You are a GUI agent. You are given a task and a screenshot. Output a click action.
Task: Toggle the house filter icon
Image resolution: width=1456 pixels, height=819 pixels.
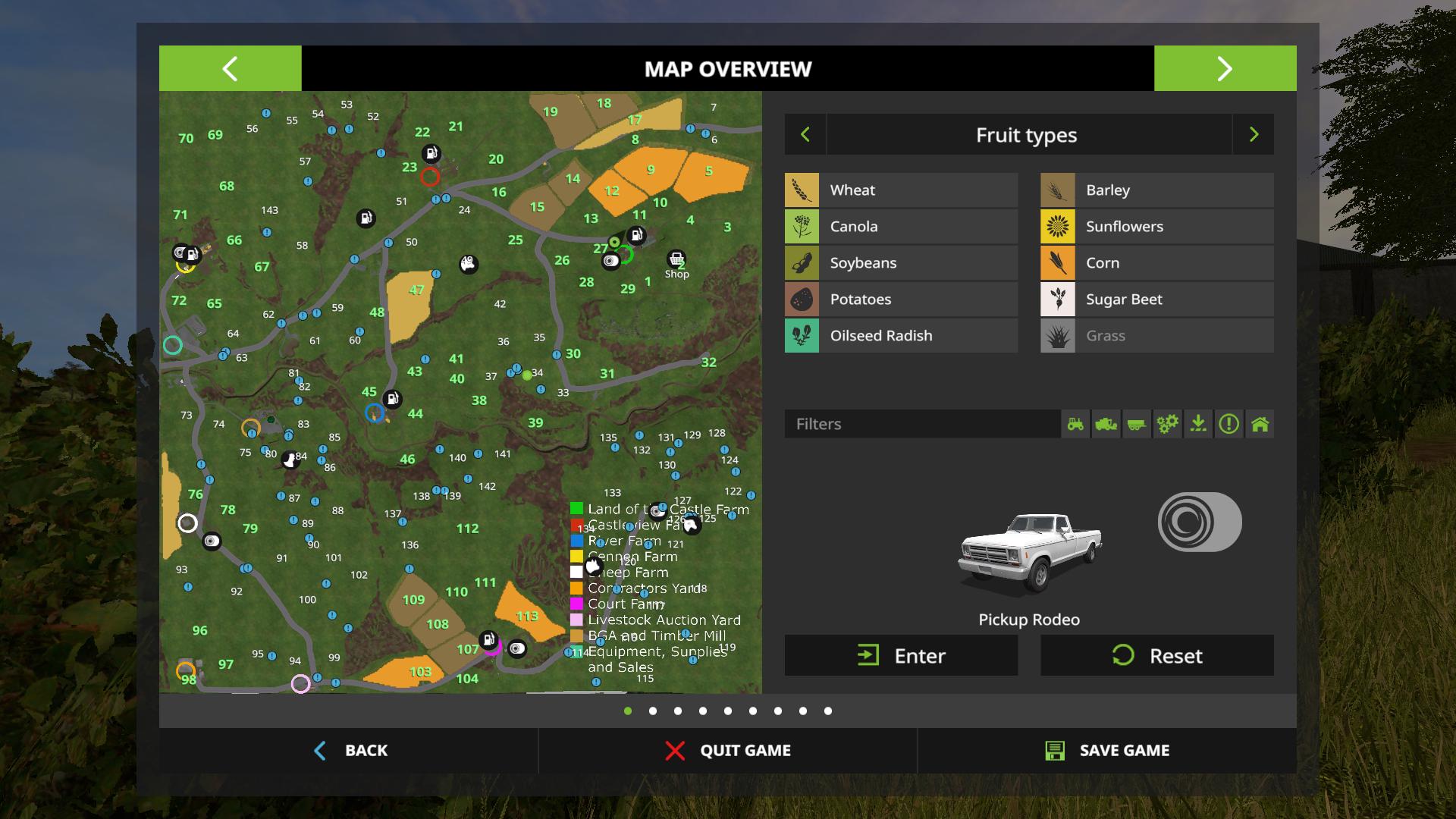[1260, 424]
